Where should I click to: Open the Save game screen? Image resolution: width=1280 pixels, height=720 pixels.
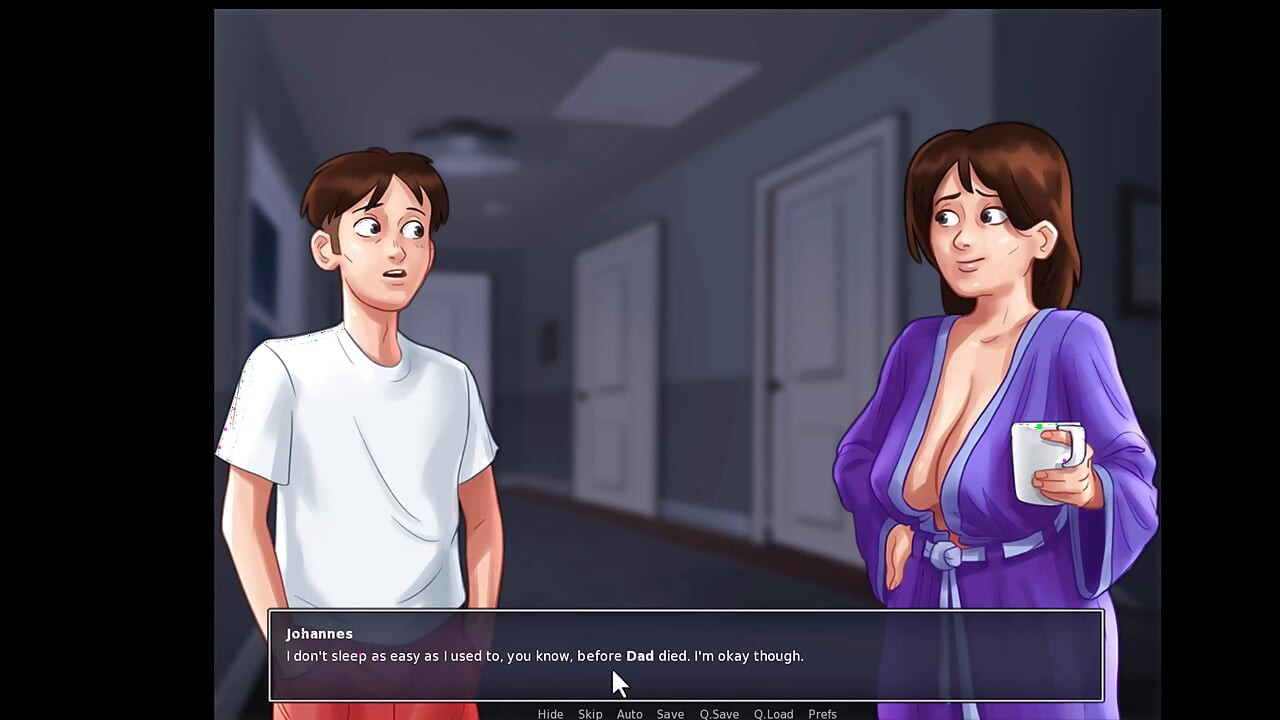point(670,713)
